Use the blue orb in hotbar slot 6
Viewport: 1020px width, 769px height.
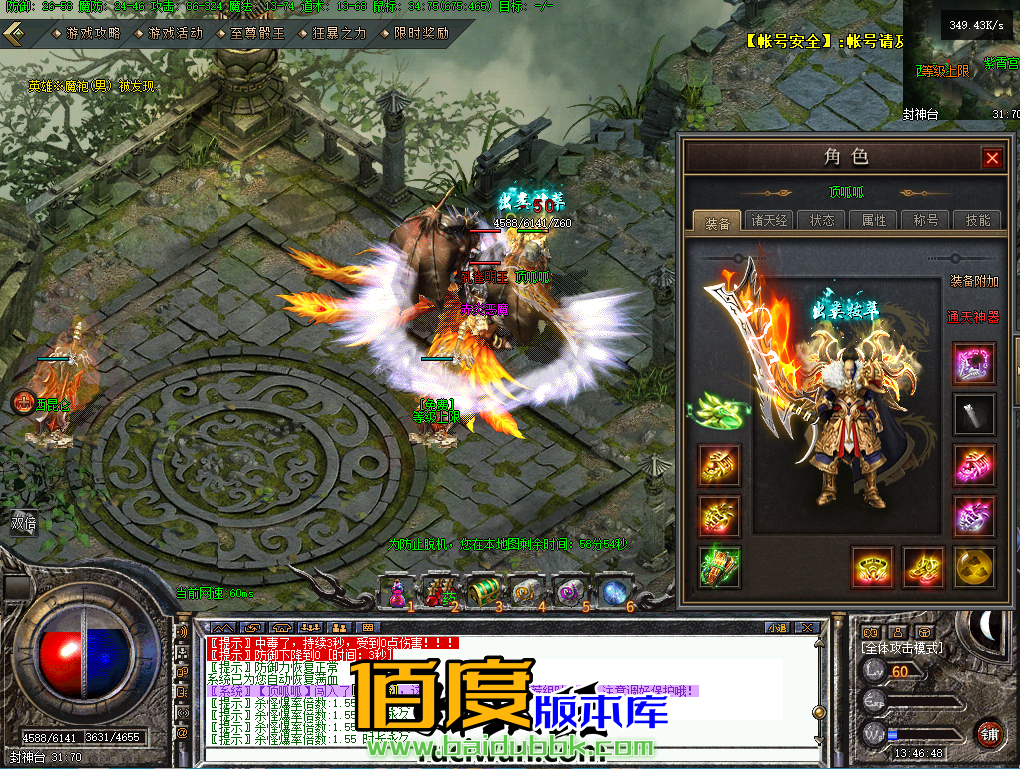tap(614, 591)
